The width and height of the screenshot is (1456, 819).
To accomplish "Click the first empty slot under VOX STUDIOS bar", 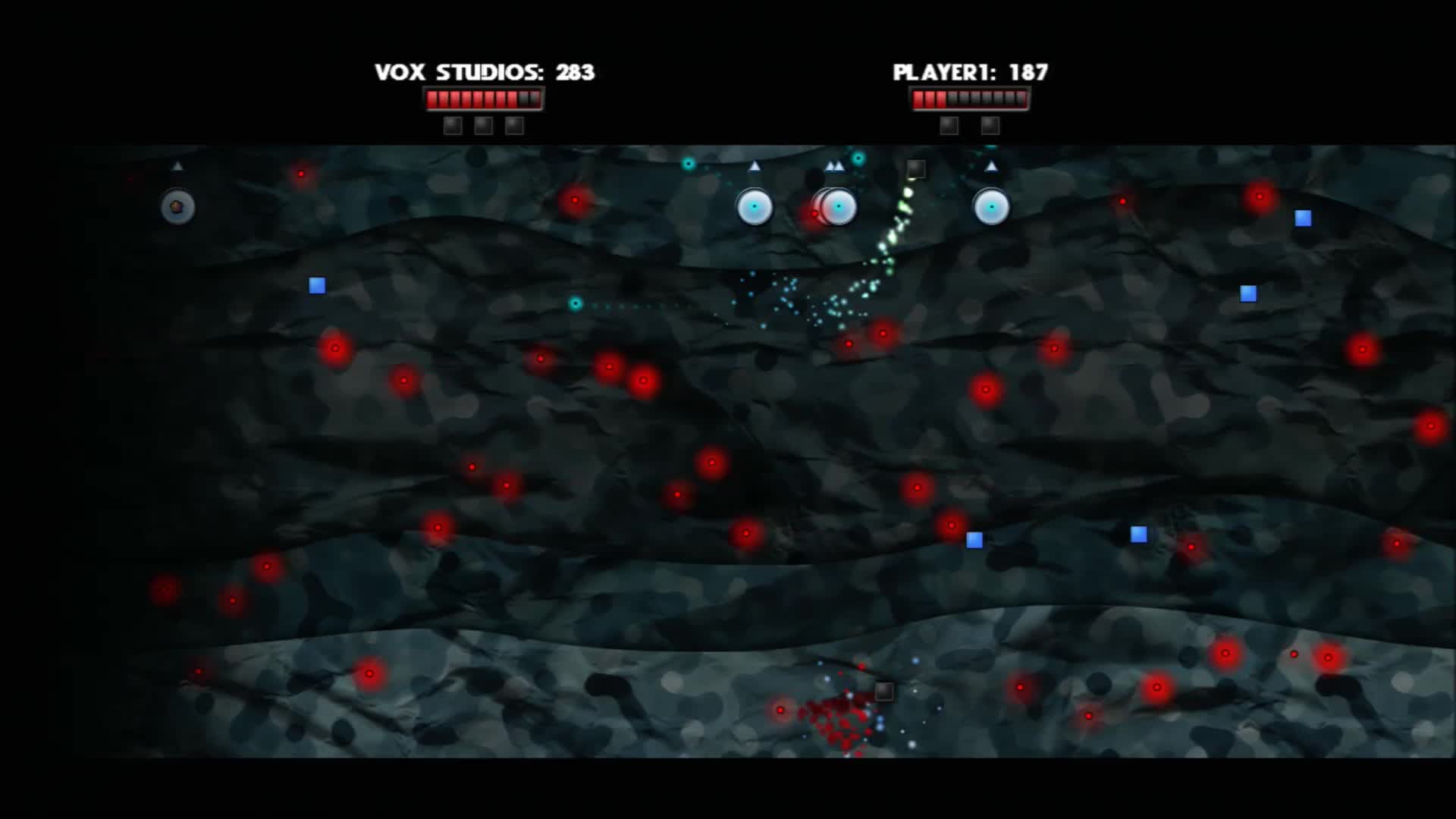I will [453, 125].
